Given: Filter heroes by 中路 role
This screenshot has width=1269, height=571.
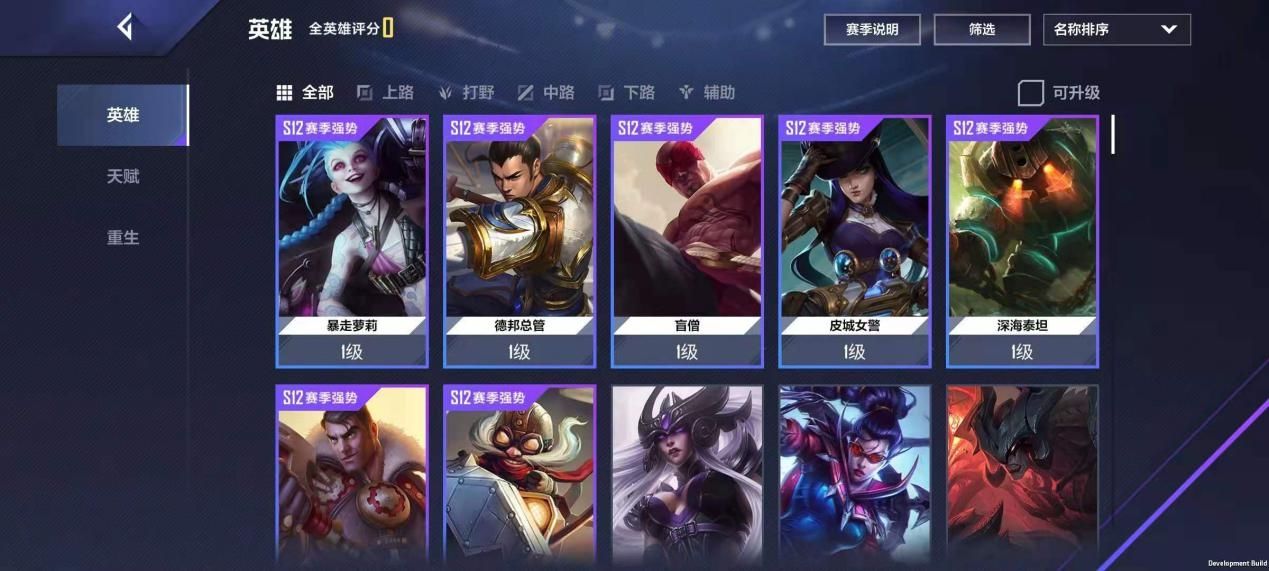Looking at the screenshot, I should (x=547, y=93).
